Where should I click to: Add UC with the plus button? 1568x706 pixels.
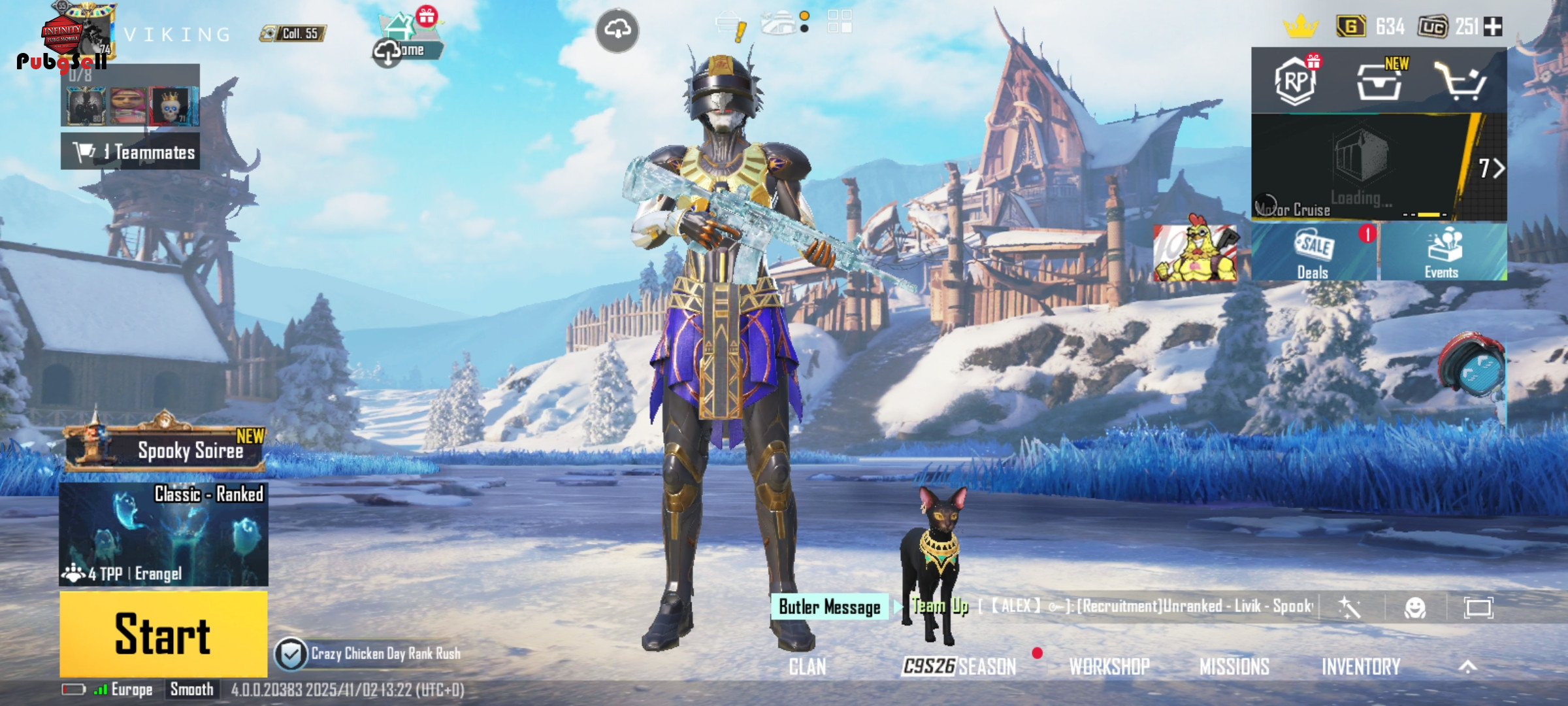[x=1493, y=27]
